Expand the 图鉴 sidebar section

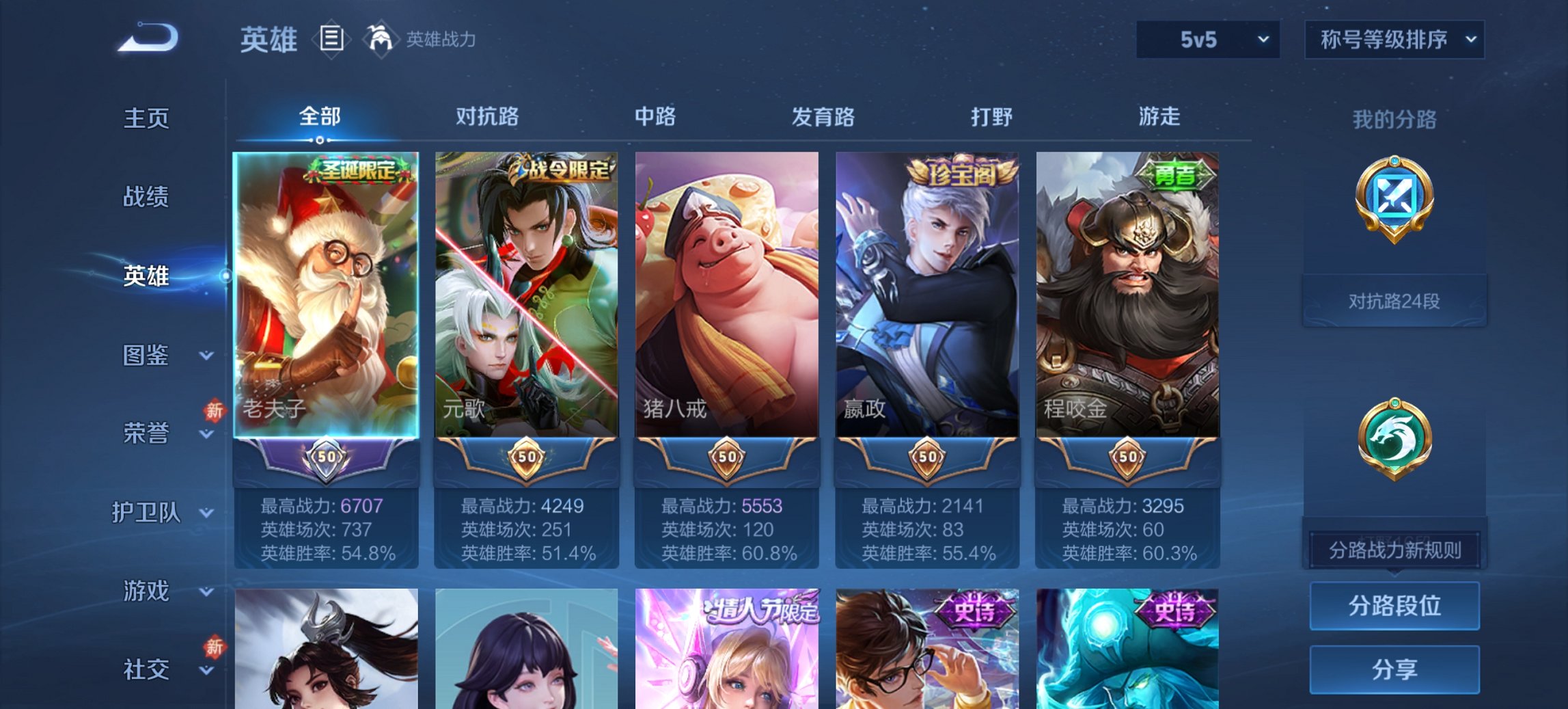click(146, 356)
